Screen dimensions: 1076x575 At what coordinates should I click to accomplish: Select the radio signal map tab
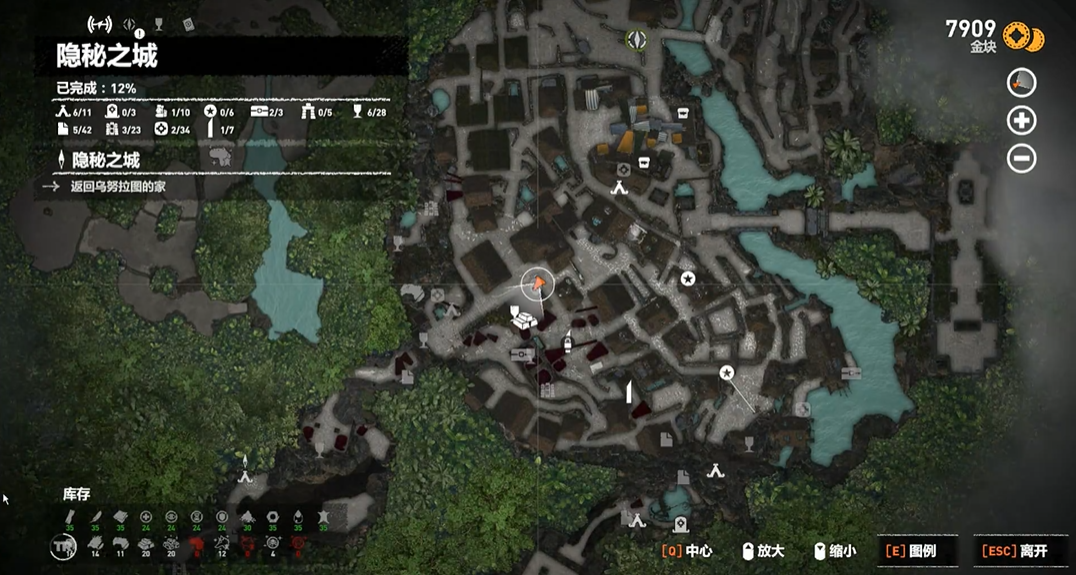pos(100,24)
